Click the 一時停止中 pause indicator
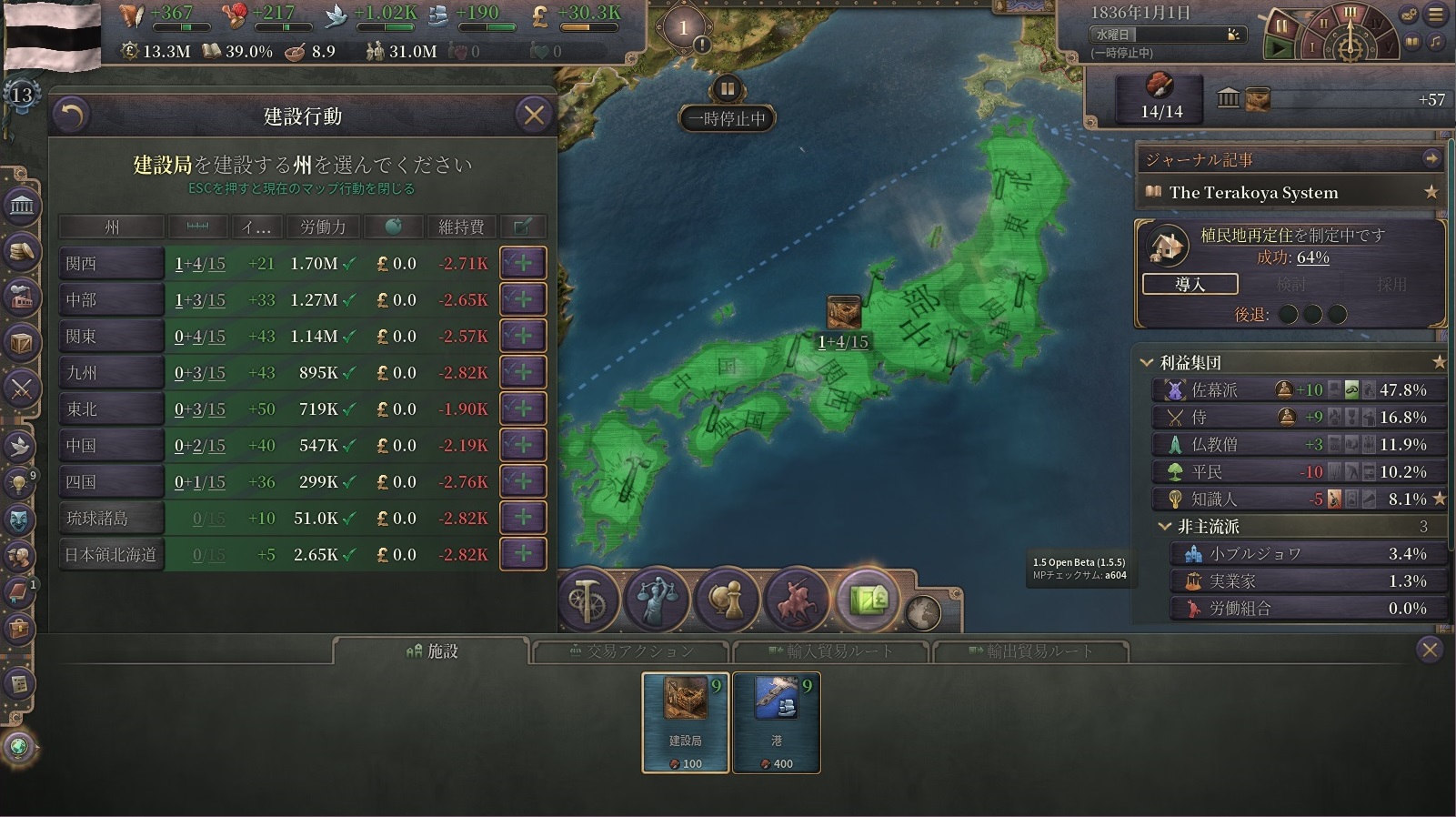This screenshot has height=817, width=1456. click(x=727, y=117)
